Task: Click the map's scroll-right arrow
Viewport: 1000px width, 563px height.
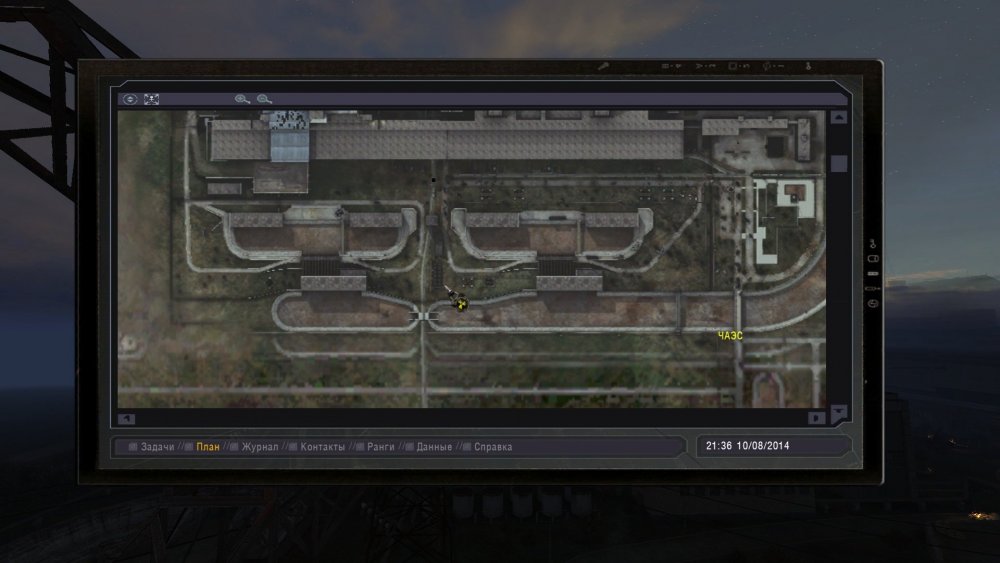Action: [816, 418]
